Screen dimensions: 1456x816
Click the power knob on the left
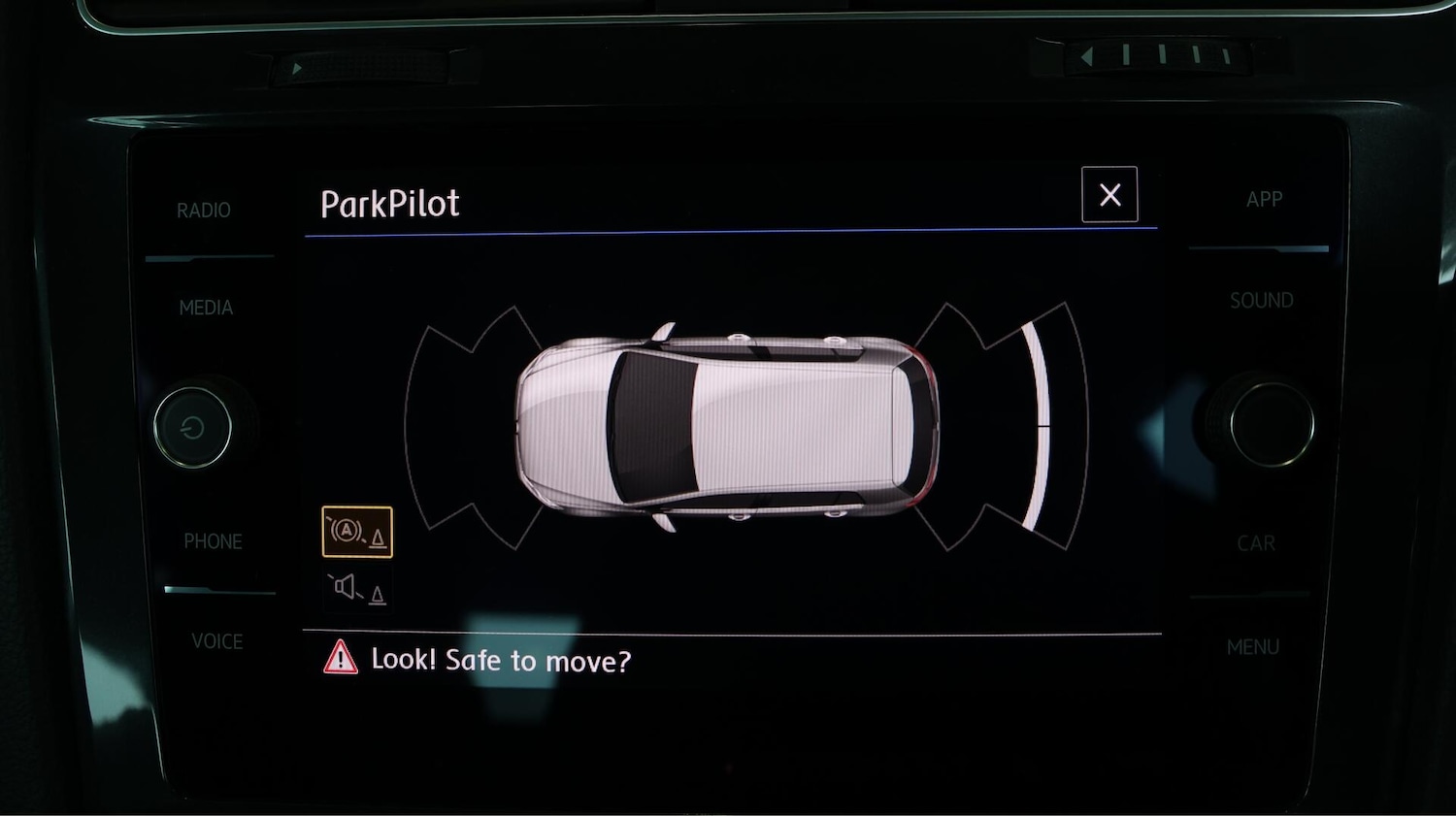[x=192, y=427]
